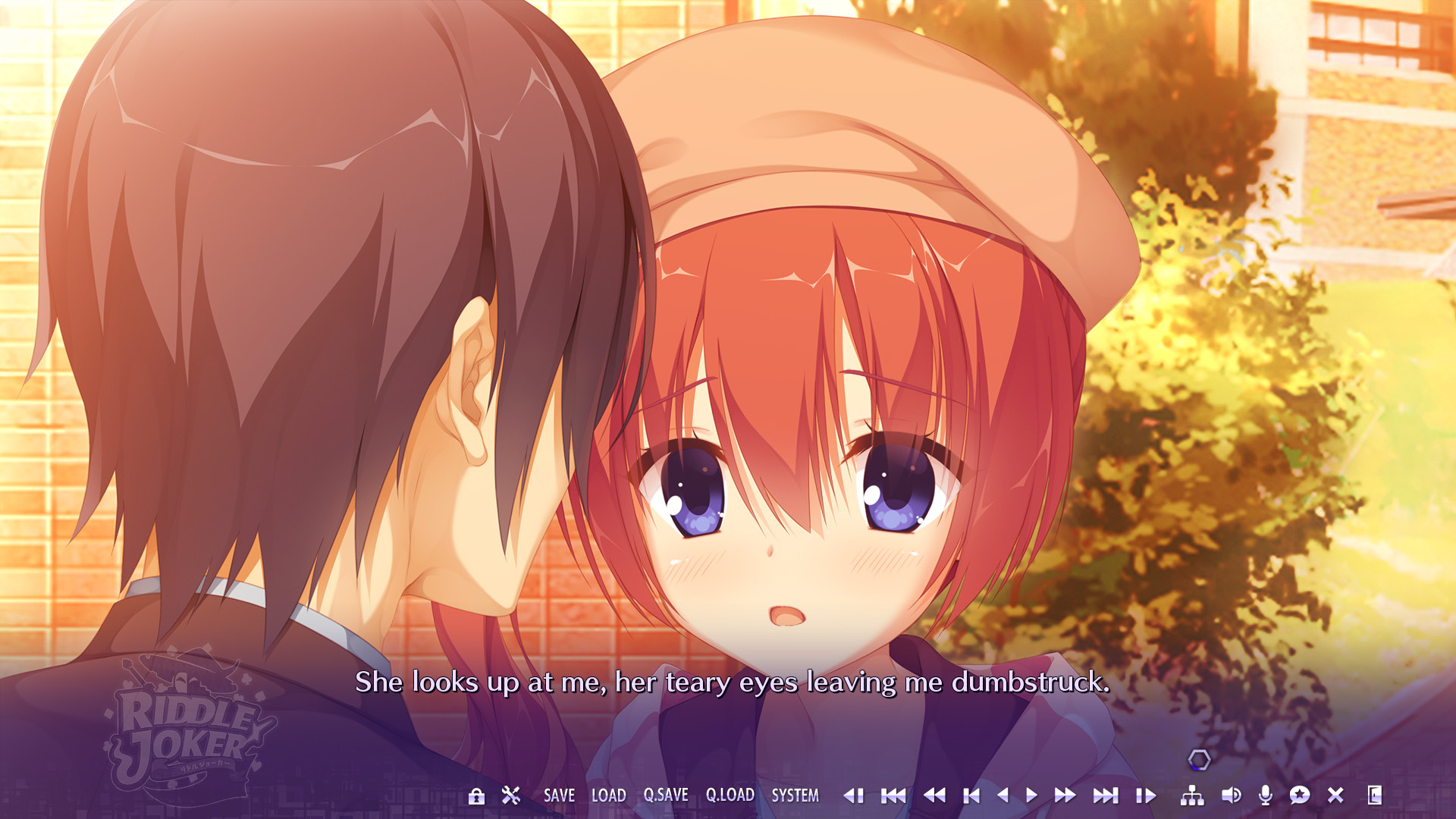Viewport: 1456px width, 819px height.
Task: Click LOAD to load a save
Action: pyautogui.click(x=608, y=796)
